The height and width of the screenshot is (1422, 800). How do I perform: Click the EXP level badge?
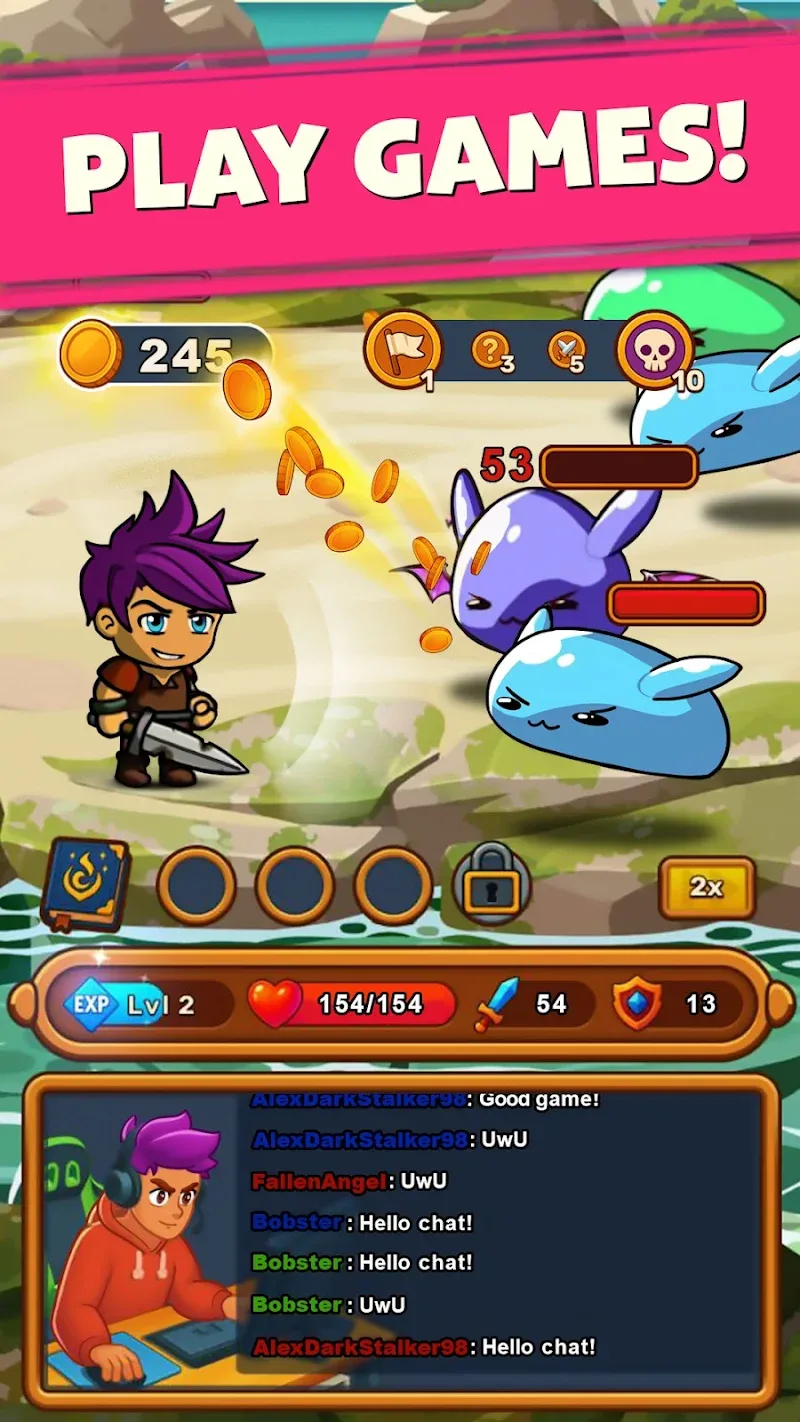92,1003
